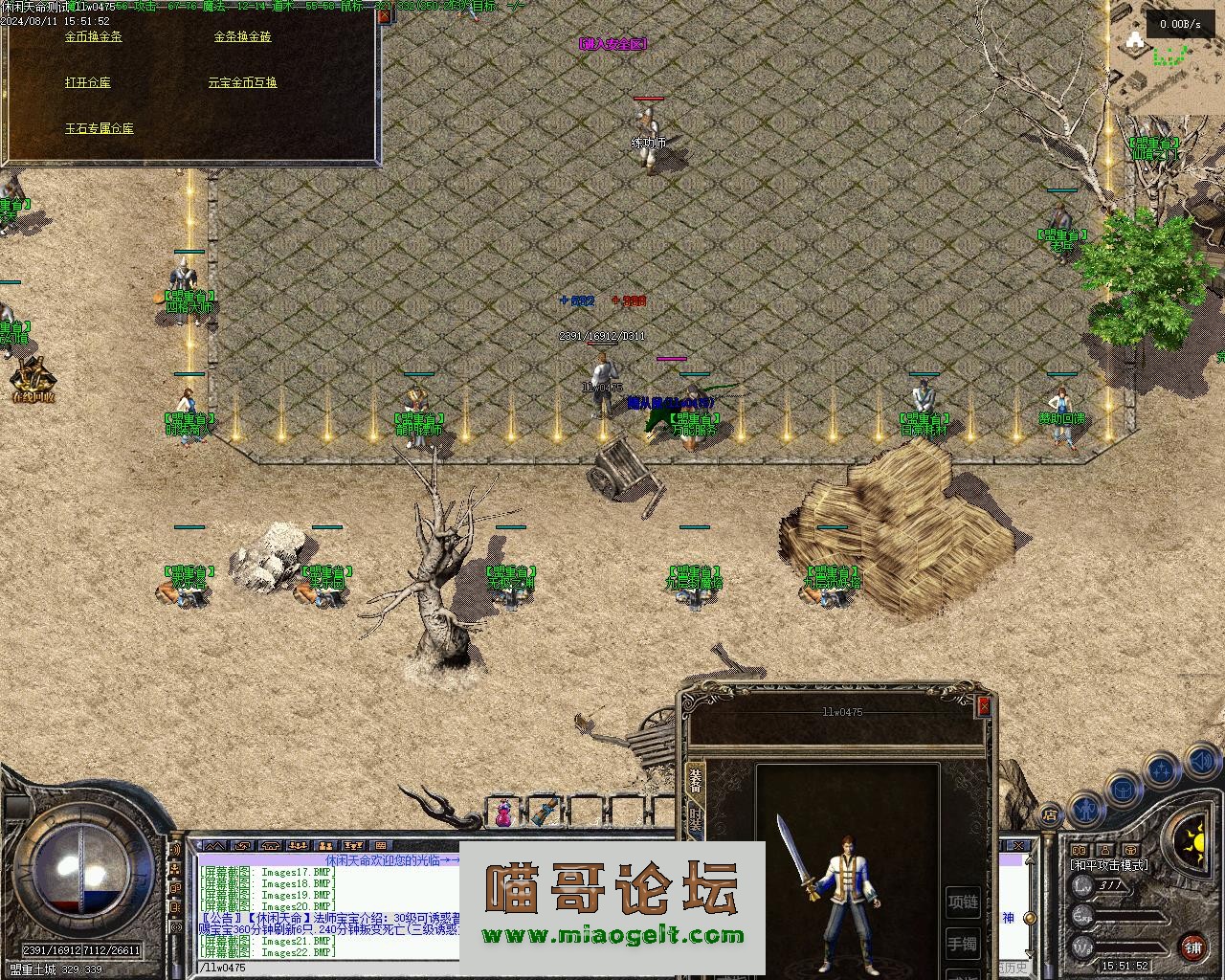Open the bag round button
Image resolution: width=1225 pixels, height=980 pixels.
pos(1123,790)
